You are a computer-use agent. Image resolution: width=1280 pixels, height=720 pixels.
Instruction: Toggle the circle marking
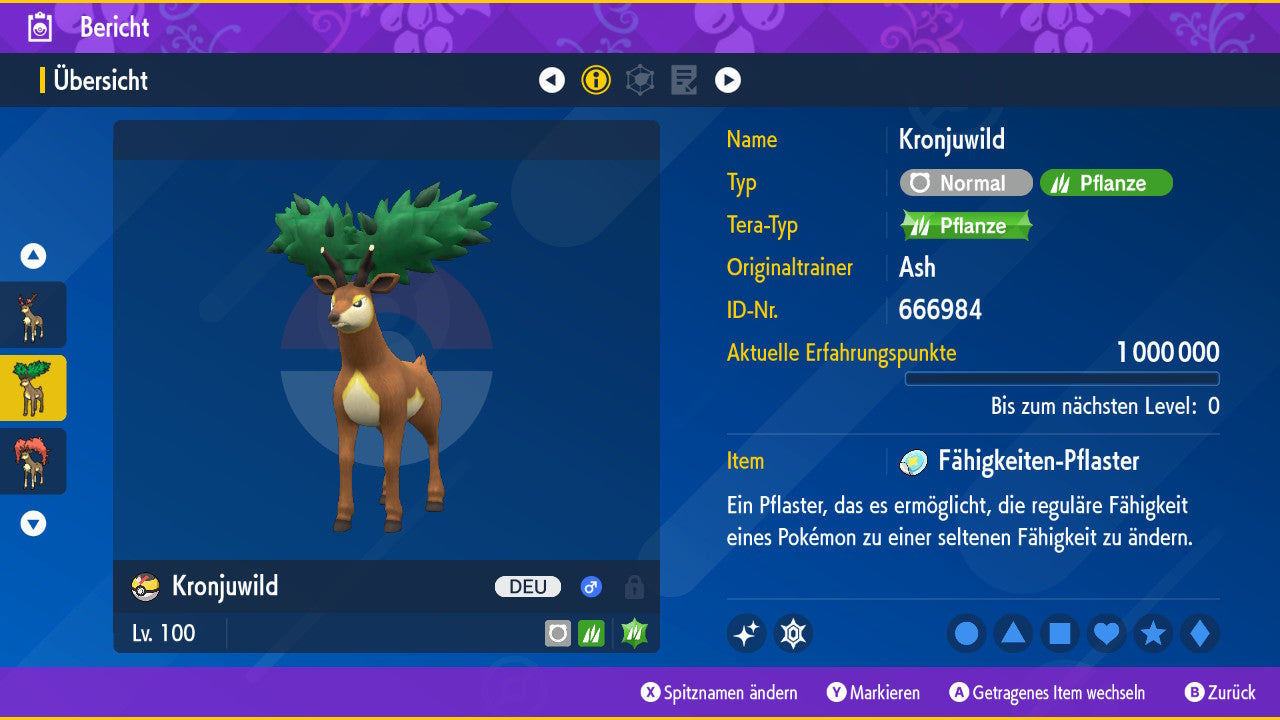[x=966, y=633]
